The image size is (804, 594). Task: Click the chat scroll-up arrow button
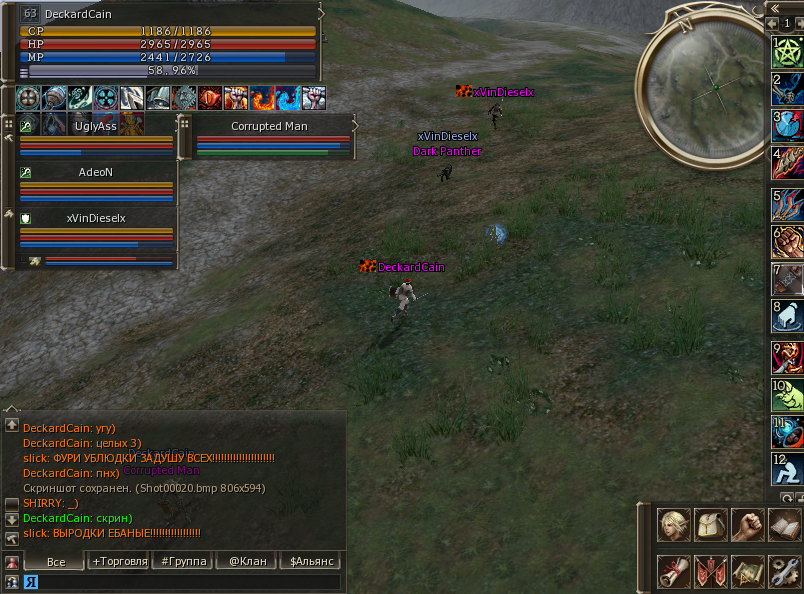[x=12, y=425]
